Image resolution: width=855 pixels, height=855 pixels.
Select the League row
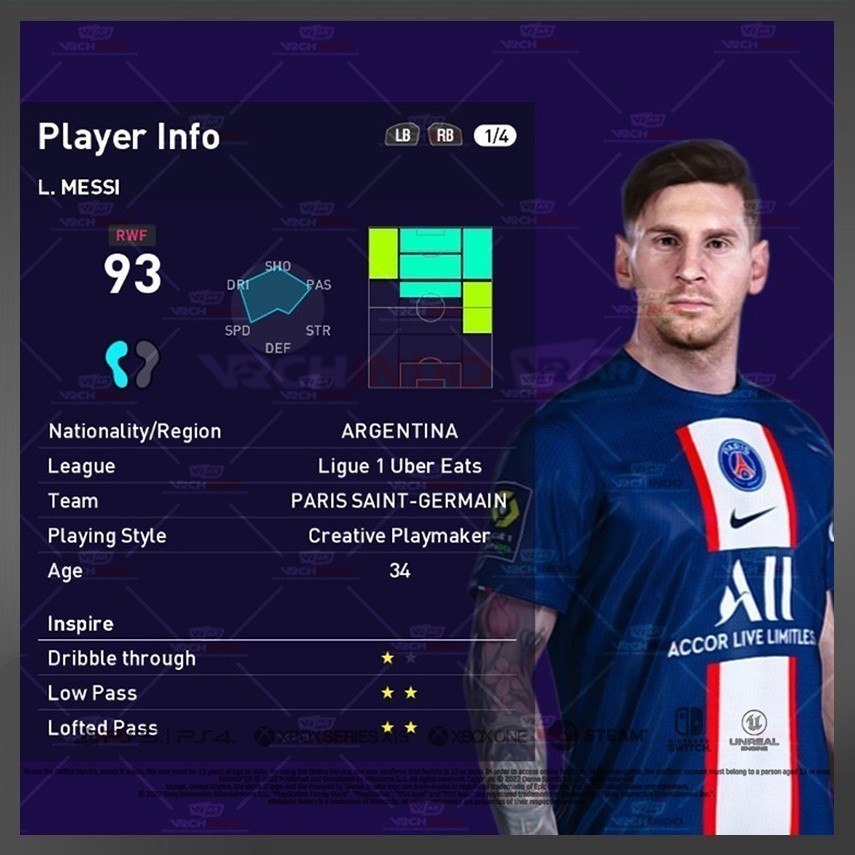pos(278,466)
